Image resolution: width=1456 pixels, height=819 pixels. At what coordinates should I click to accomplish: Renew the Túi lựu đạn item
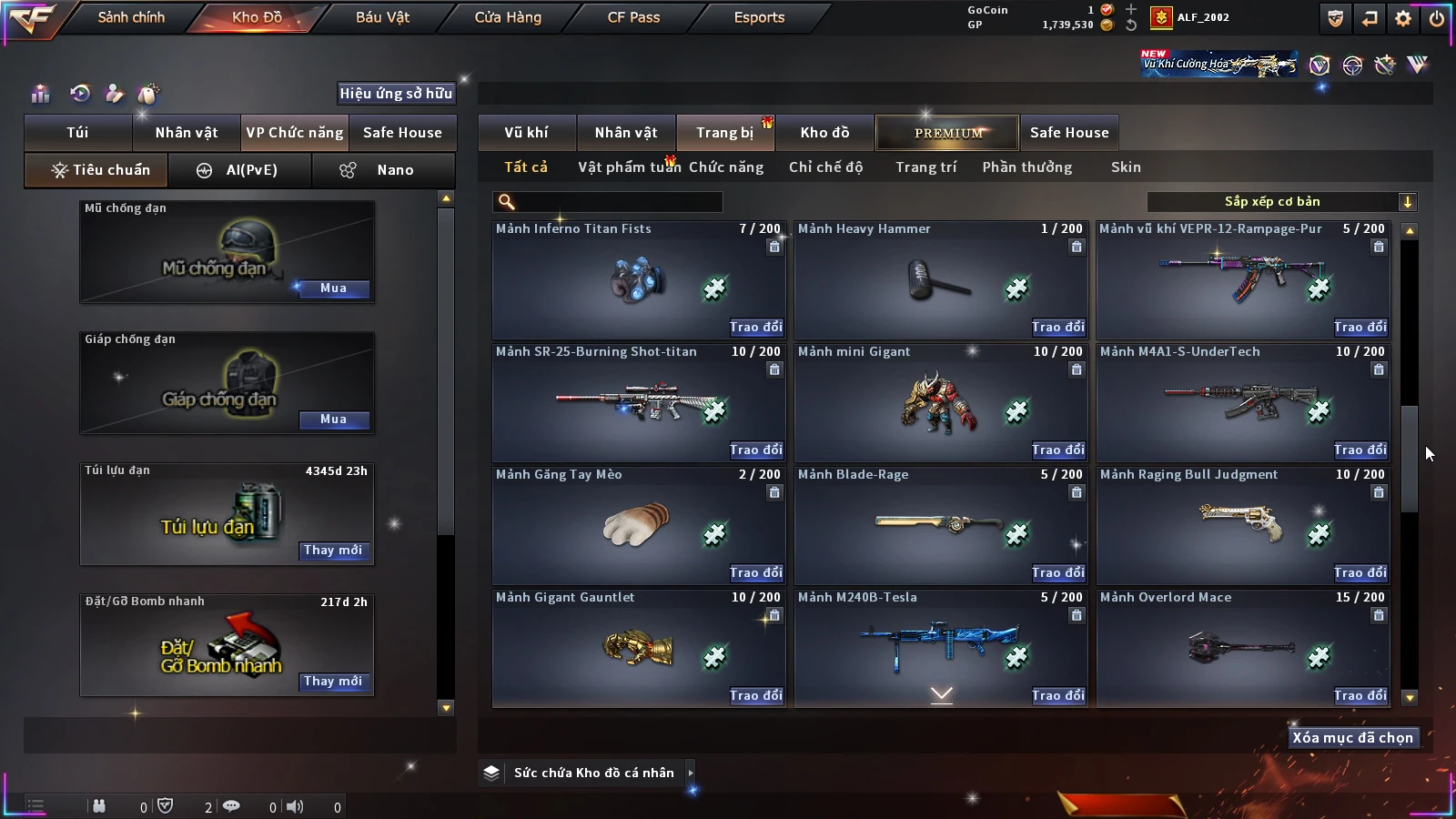tap(333, 551)
